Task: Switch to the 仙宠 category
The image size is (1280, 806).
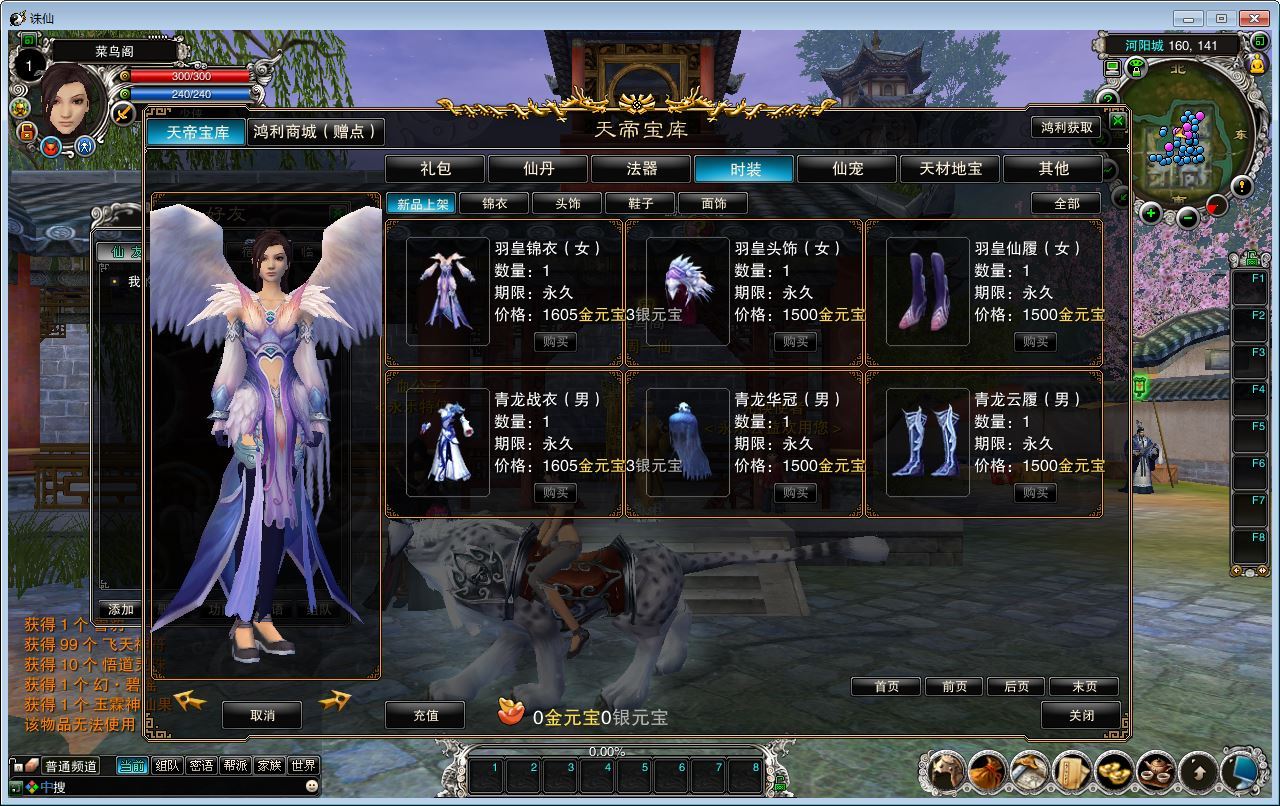Action: [x=848, y=169]
